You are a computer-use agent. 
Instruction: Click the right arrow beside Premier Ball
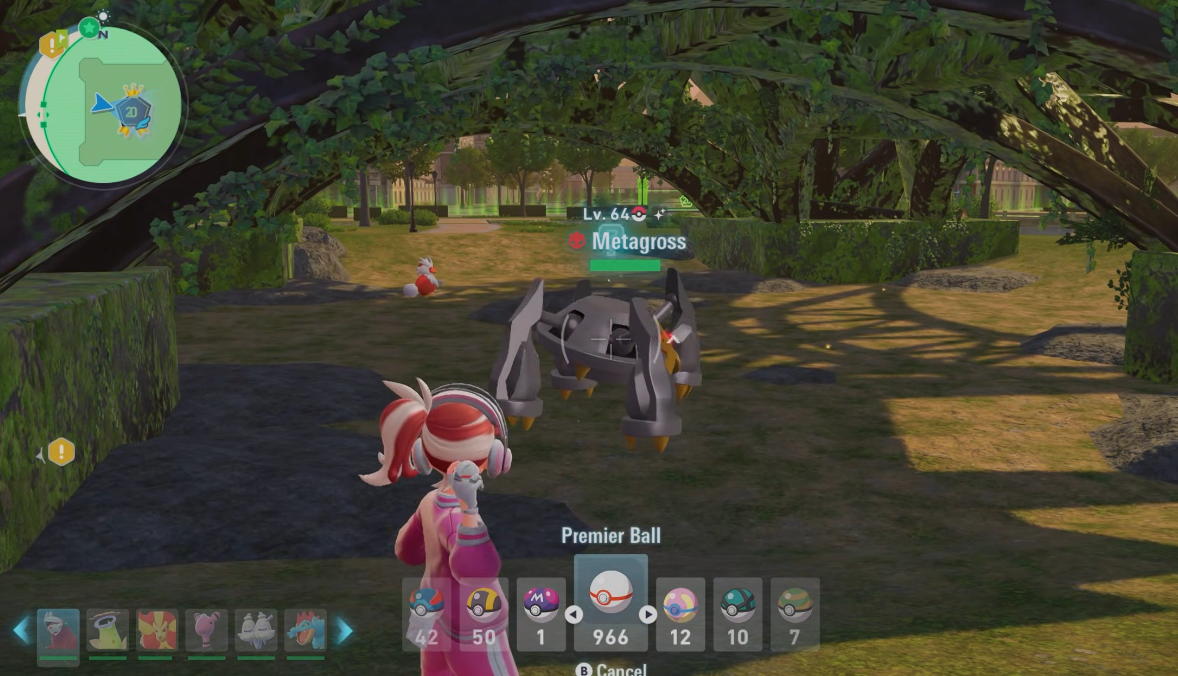pos(648,615)
